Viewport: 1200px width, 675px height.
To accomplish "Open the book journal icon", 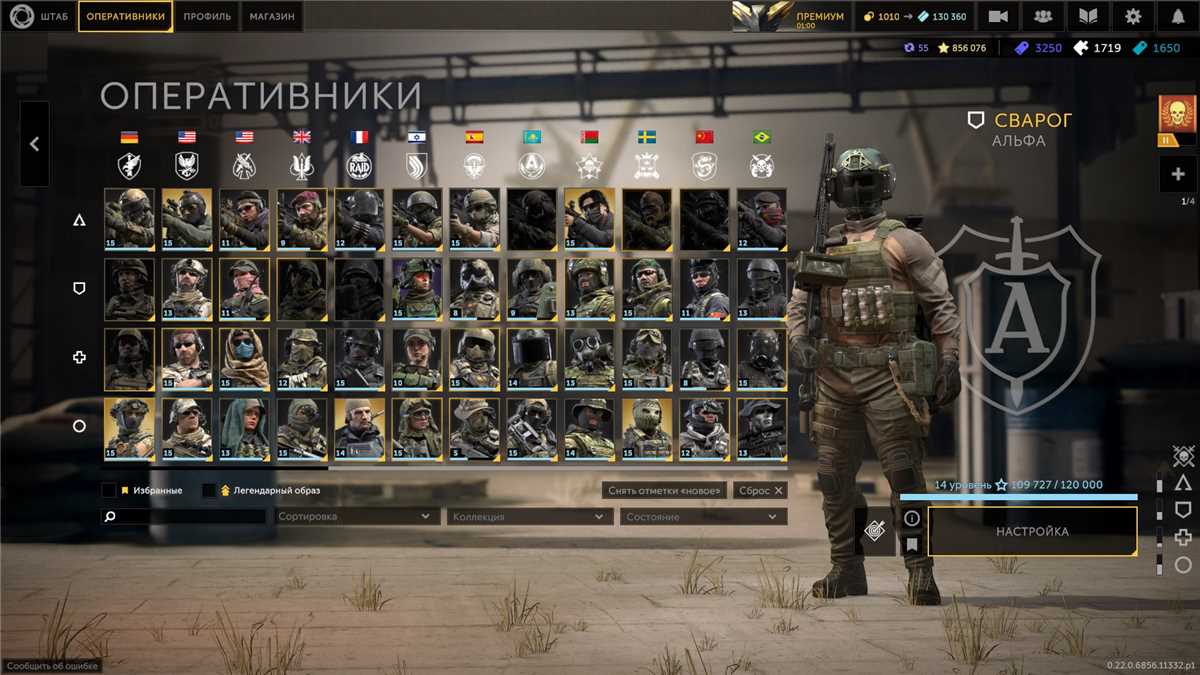I will pyautogui.click(x=1088, y=17).
